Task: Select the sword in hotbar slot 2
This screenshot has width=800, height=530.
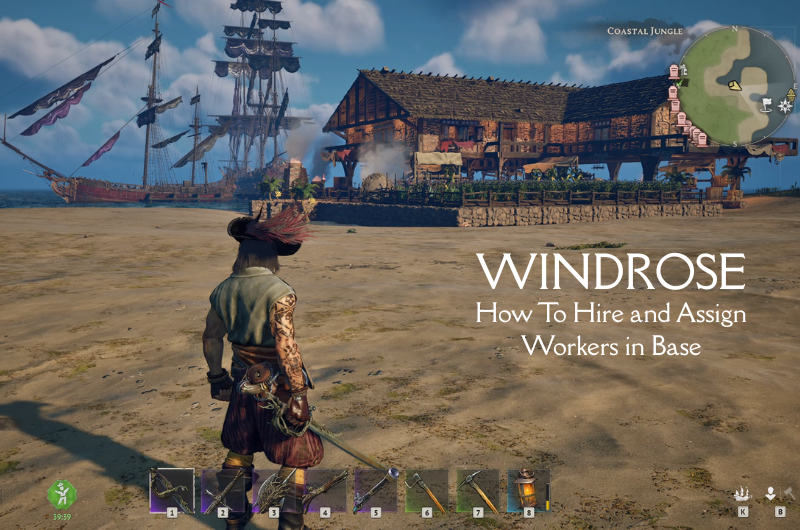Action: (223, 491)
